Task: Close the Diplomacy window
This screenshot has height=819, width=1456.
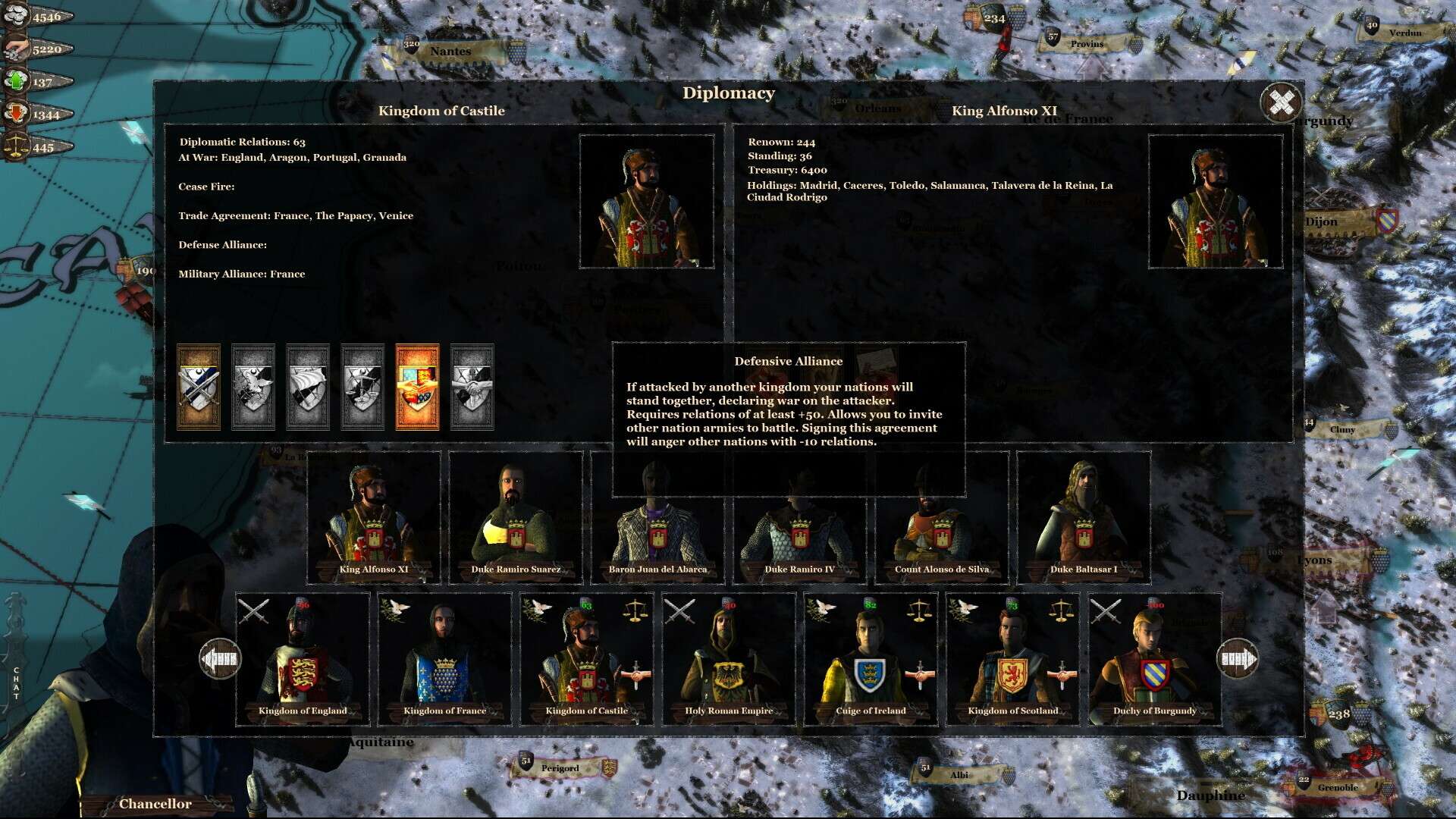Action: point(1281,102)
